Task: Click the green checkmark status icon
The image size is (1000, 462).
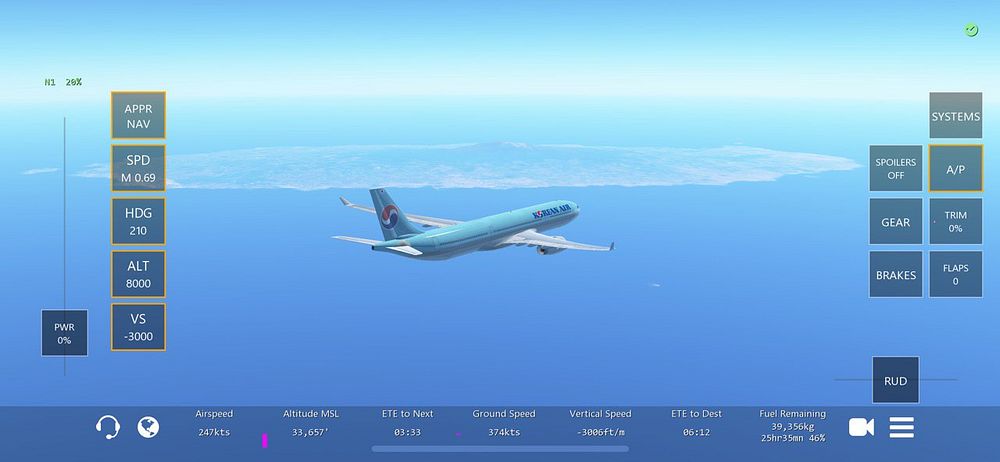Action: pyautogui.click(x=971, y=31)
